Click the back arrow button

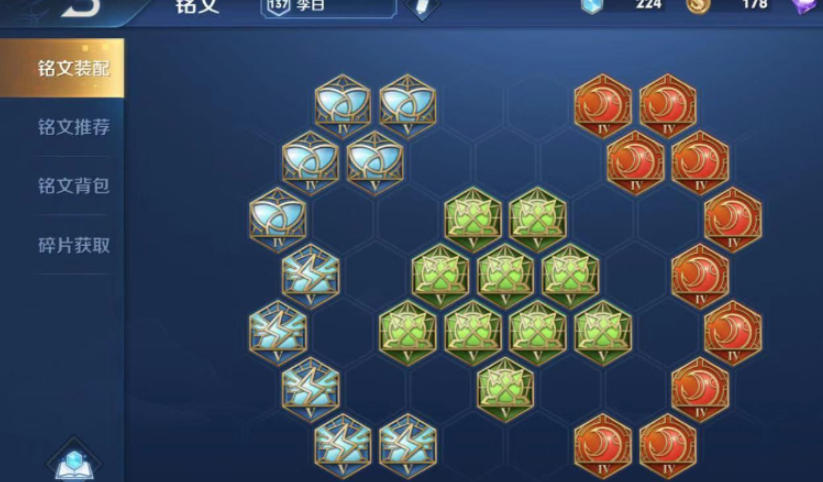pos(81,6)
